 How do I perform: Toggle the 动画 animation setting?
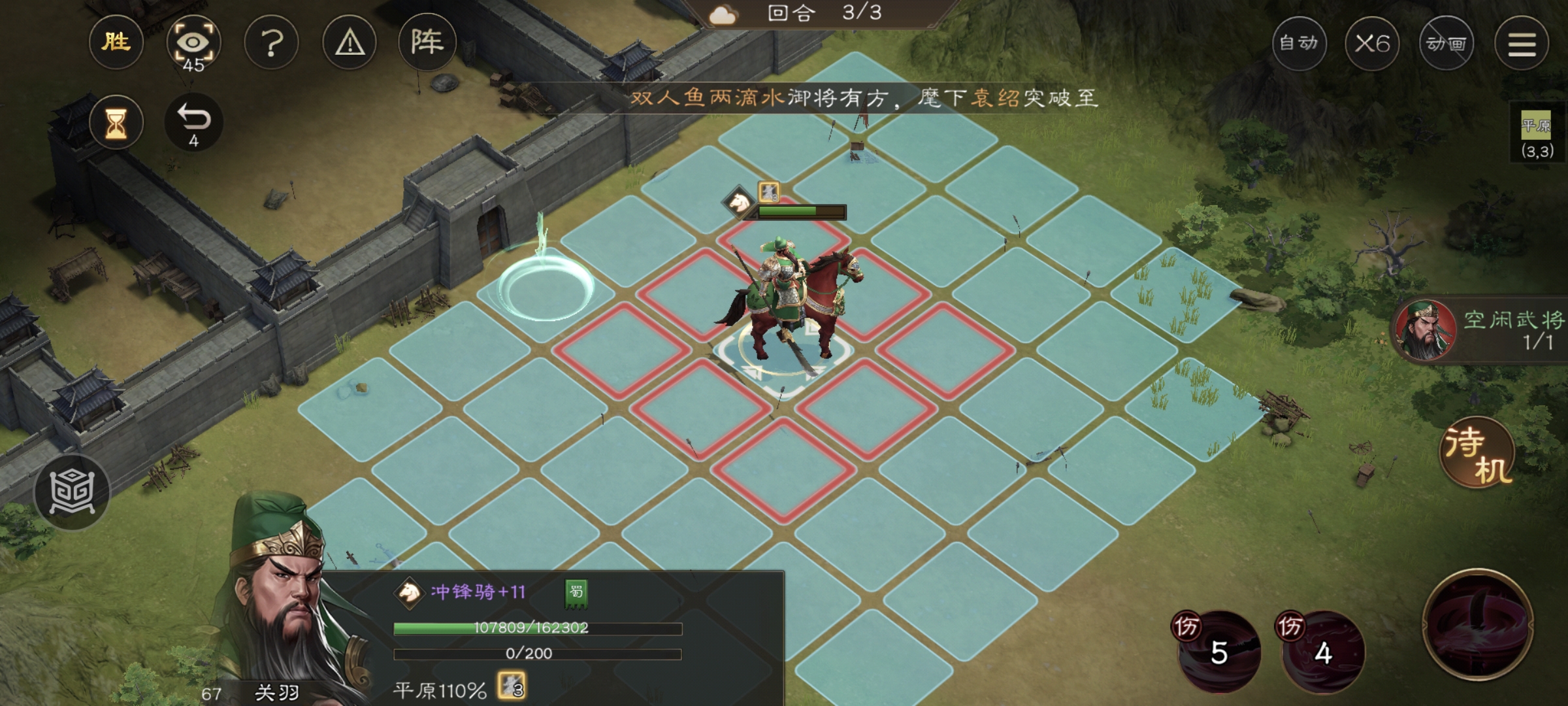click(x=1446, y=43)
